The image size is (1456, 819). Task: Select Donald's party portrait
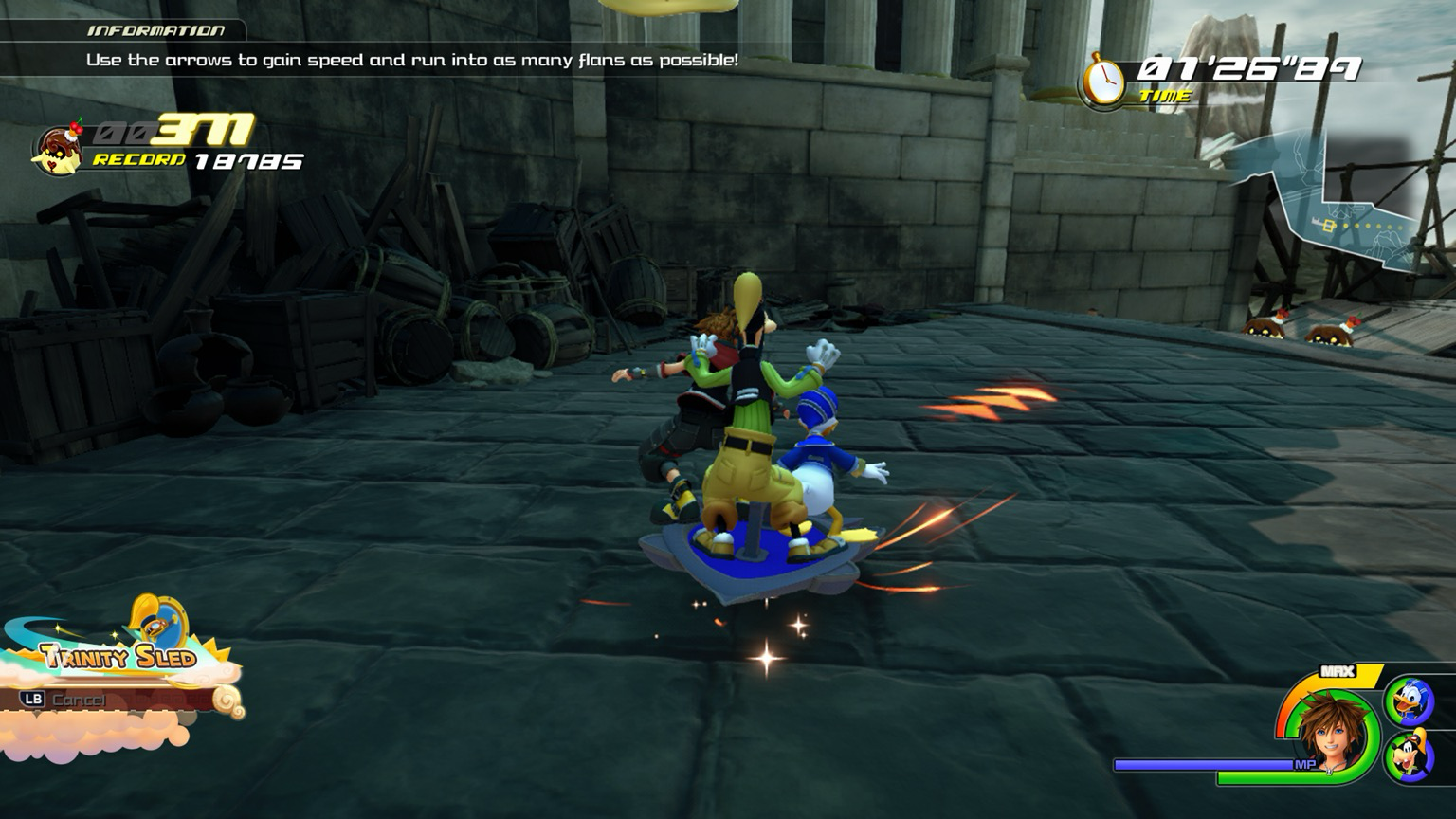tap(1409, 701)
